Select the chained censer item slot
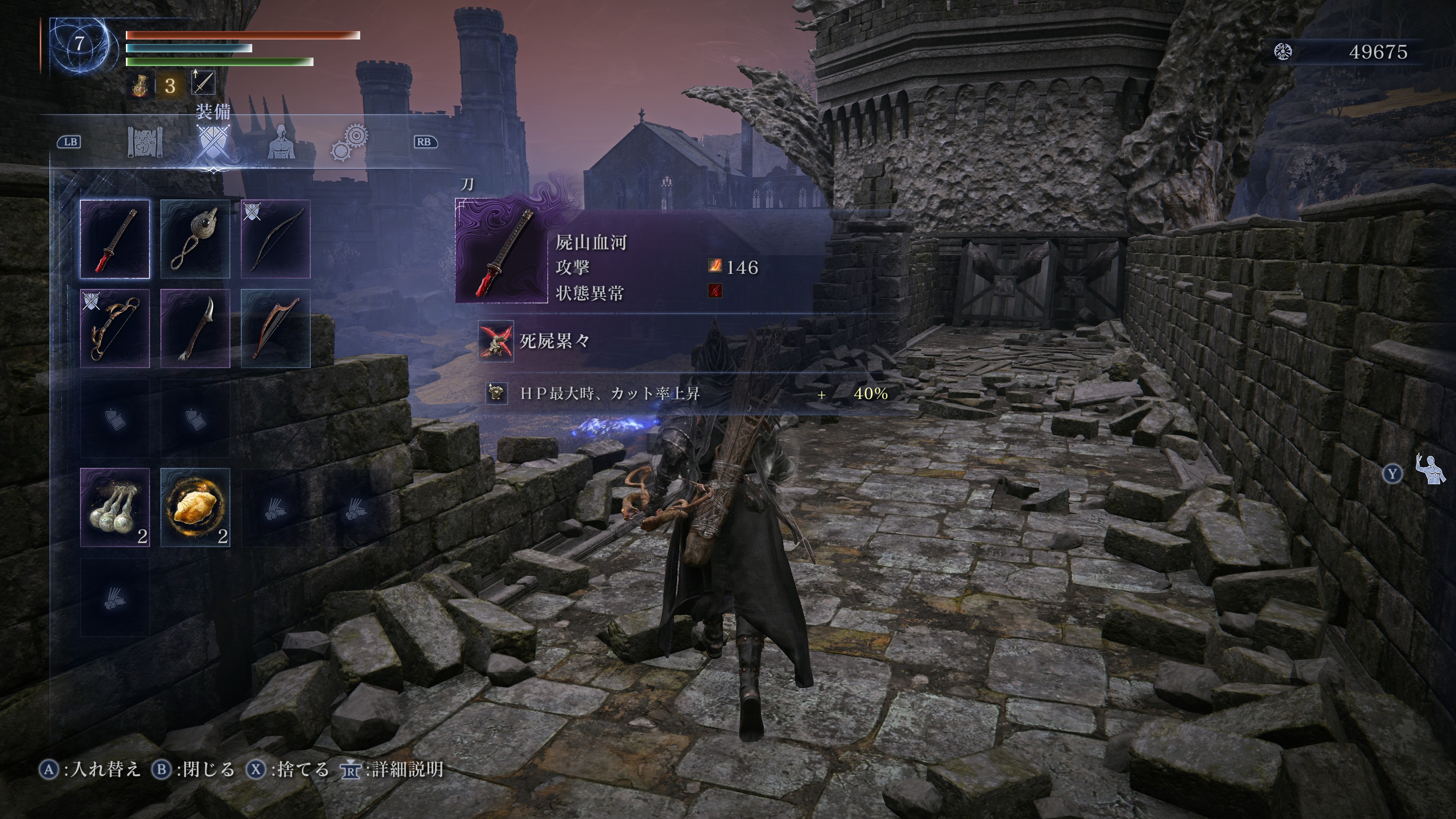The width and height of the screenshot is (1456, 819). click(x=195, y=239)
